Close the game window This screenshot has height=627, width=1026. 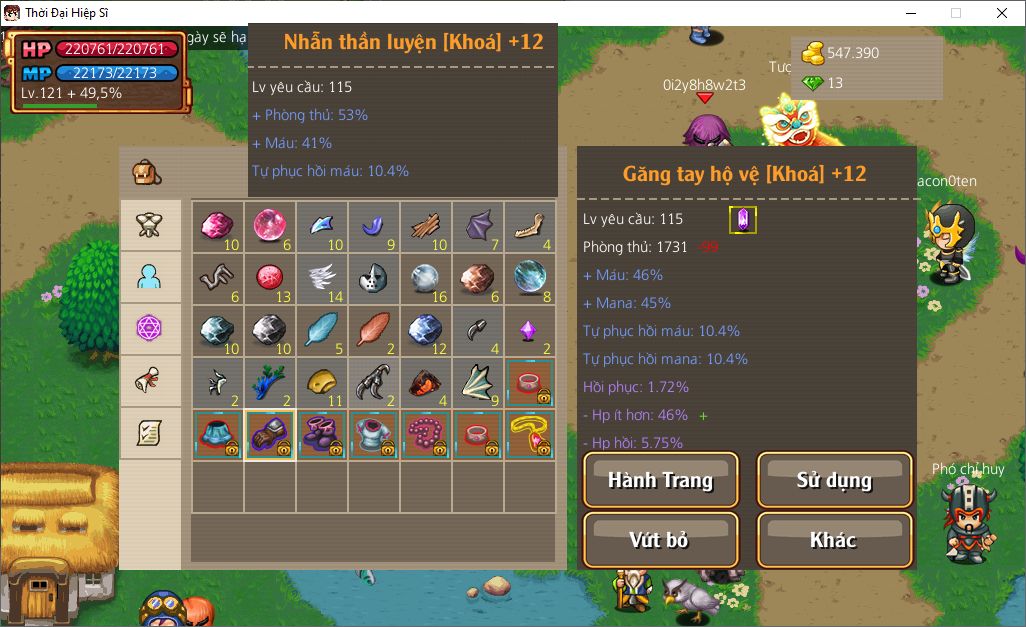(x=1002, y=13)
